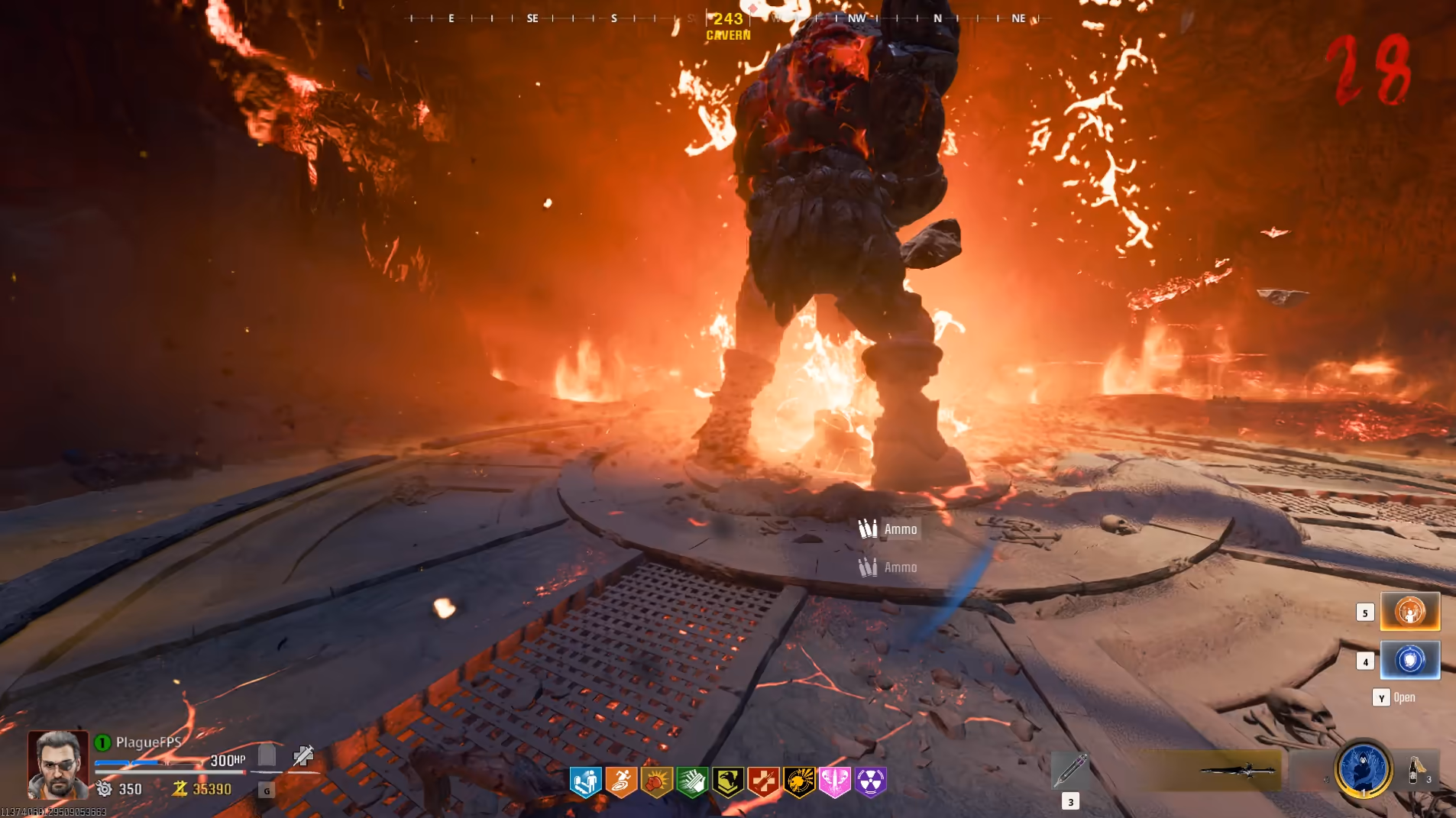This screenshot has width=1456, height=818.
Task: Select the pink Elemental Pop perk icon
Action: click(x=835, y=782)
